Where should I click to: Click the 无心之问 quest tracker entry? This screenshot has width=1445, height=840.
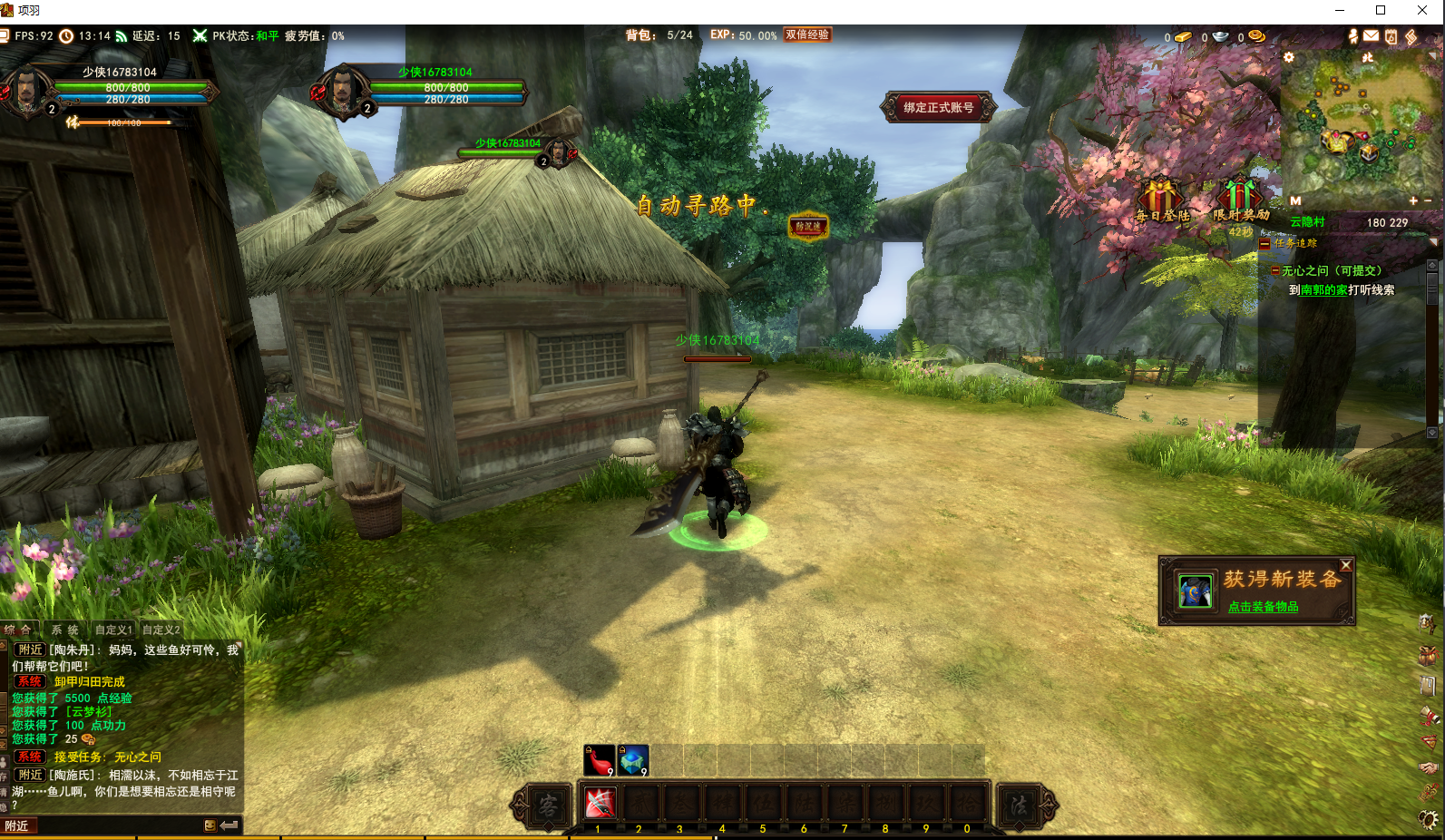[1331, 270]
